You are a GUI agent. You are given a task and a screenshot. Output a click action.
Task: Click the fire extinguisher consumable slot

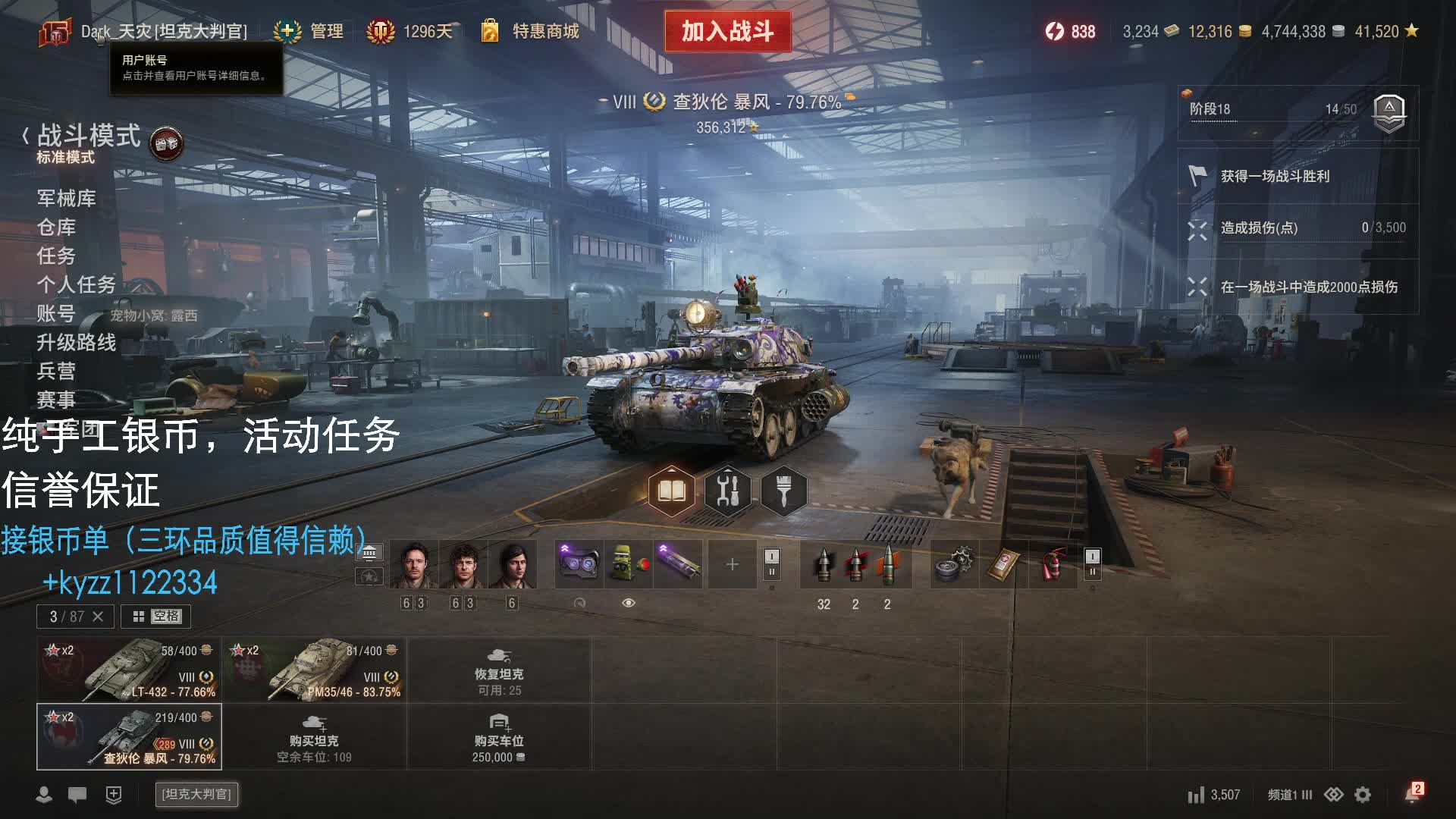coord(1053,564)
